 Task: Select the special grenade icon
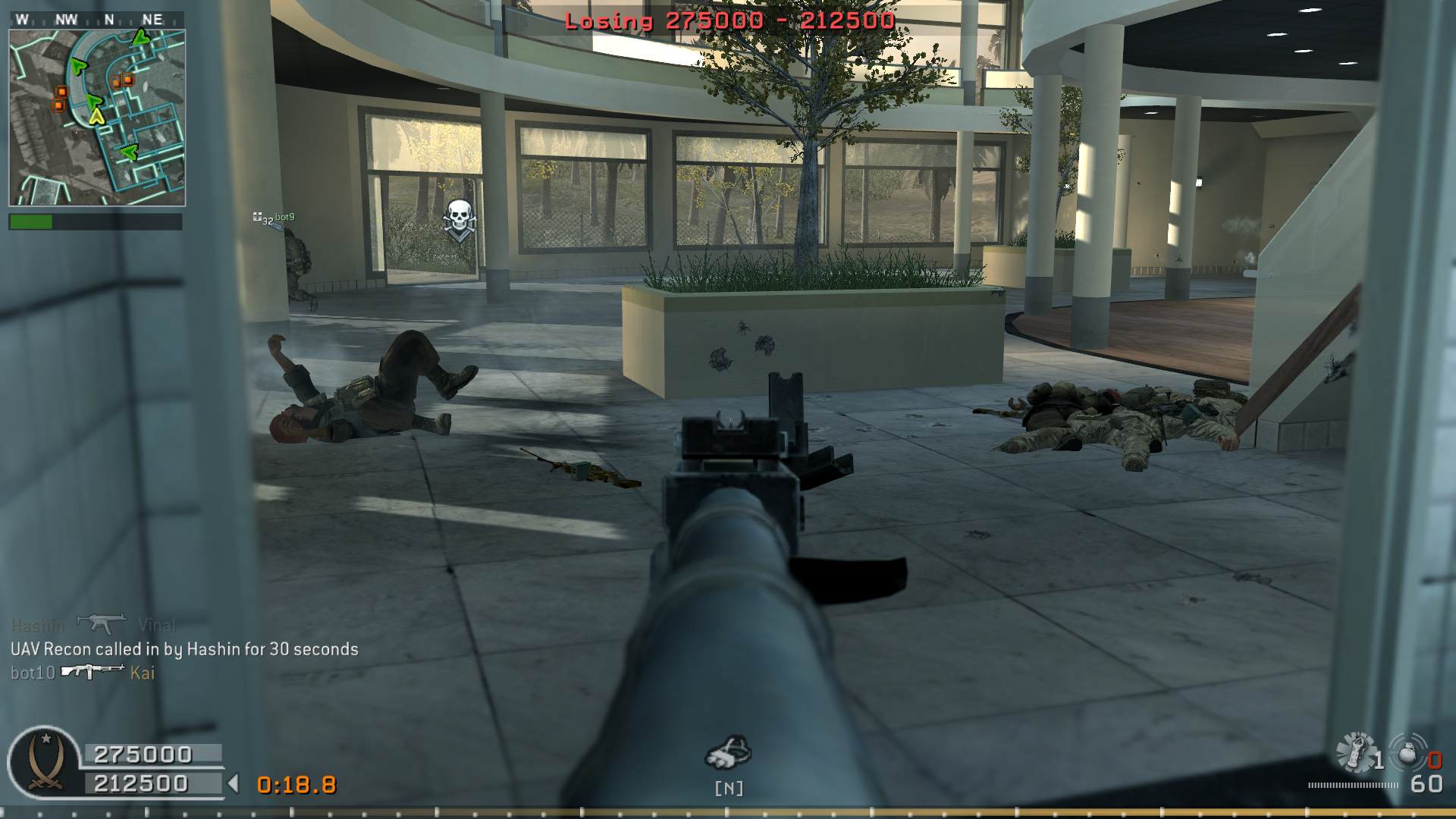(1355, 753)
